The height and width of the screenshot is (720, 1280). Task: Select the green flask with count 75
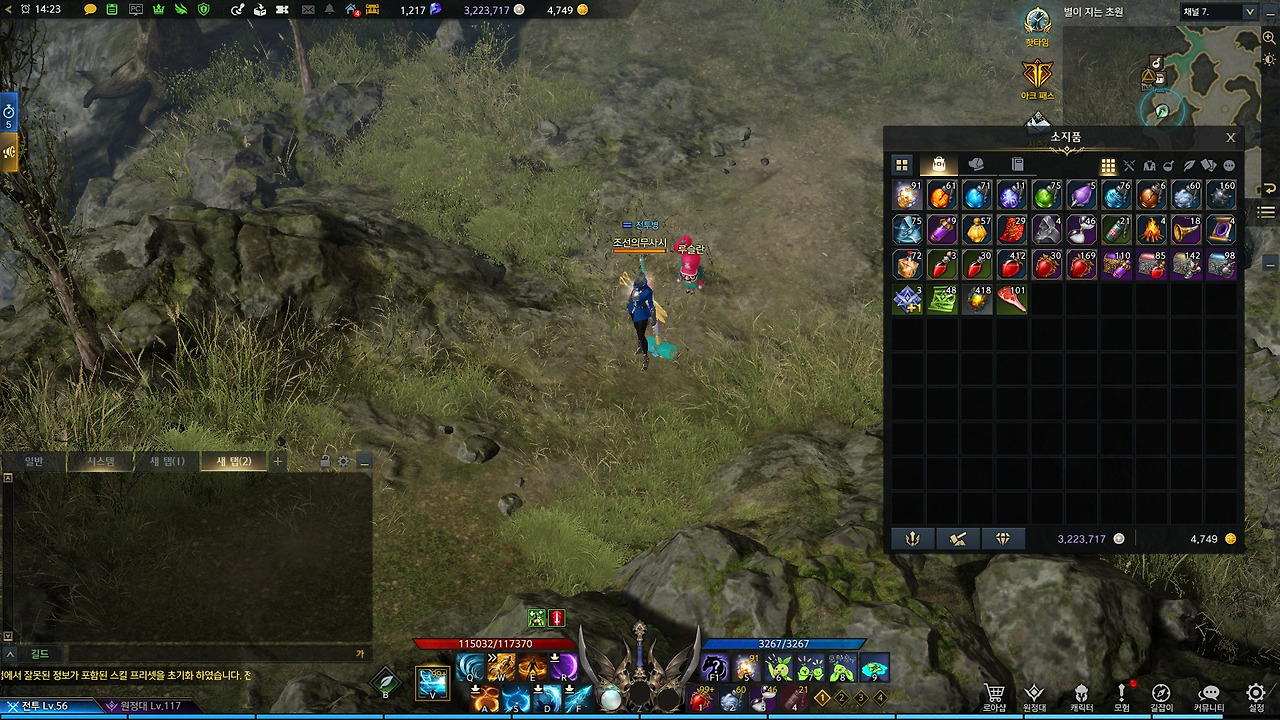[x=1046, y=196]
